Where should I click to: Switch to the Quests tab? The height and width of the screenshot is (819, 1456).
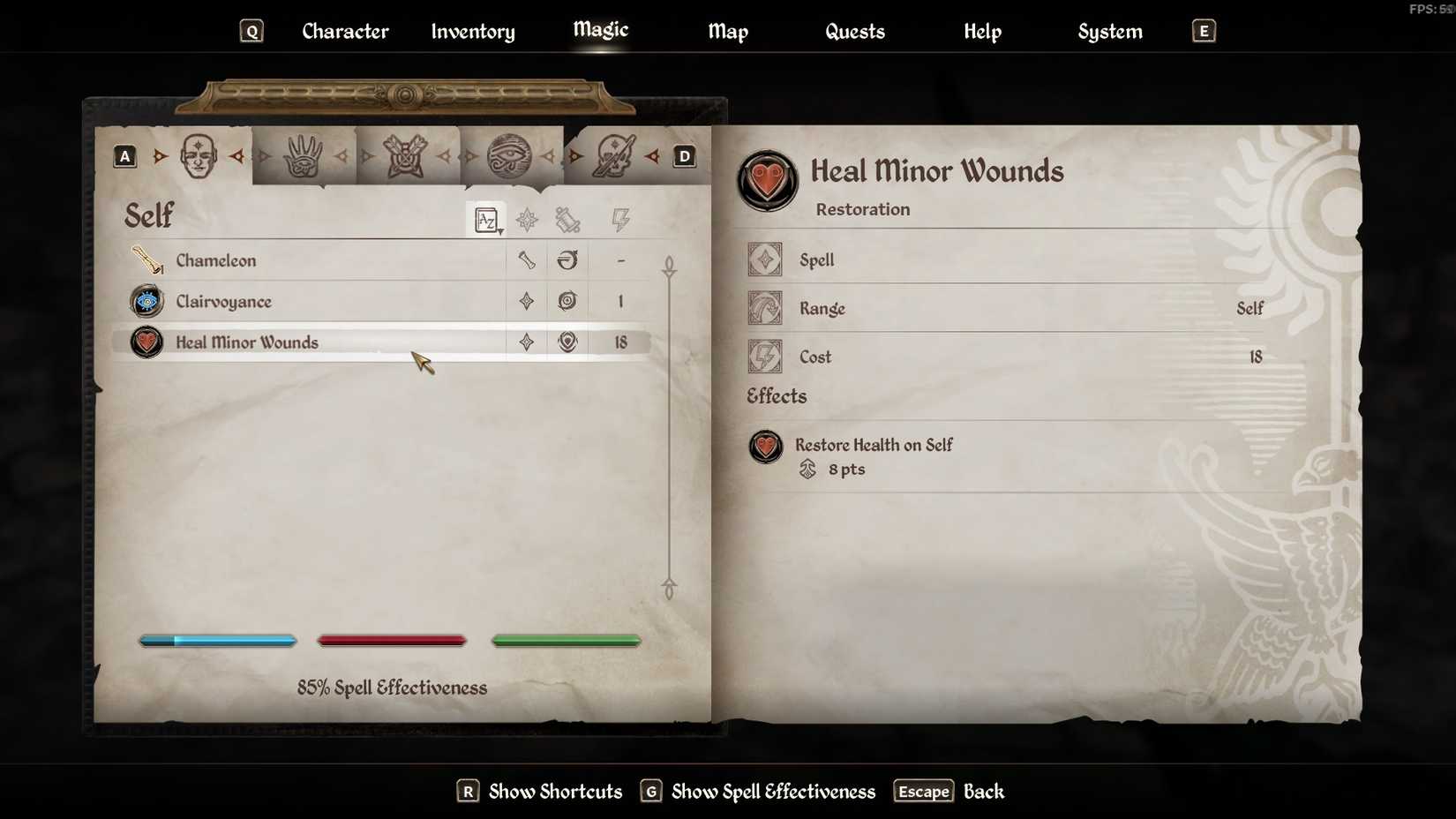[x=854, y=32]
